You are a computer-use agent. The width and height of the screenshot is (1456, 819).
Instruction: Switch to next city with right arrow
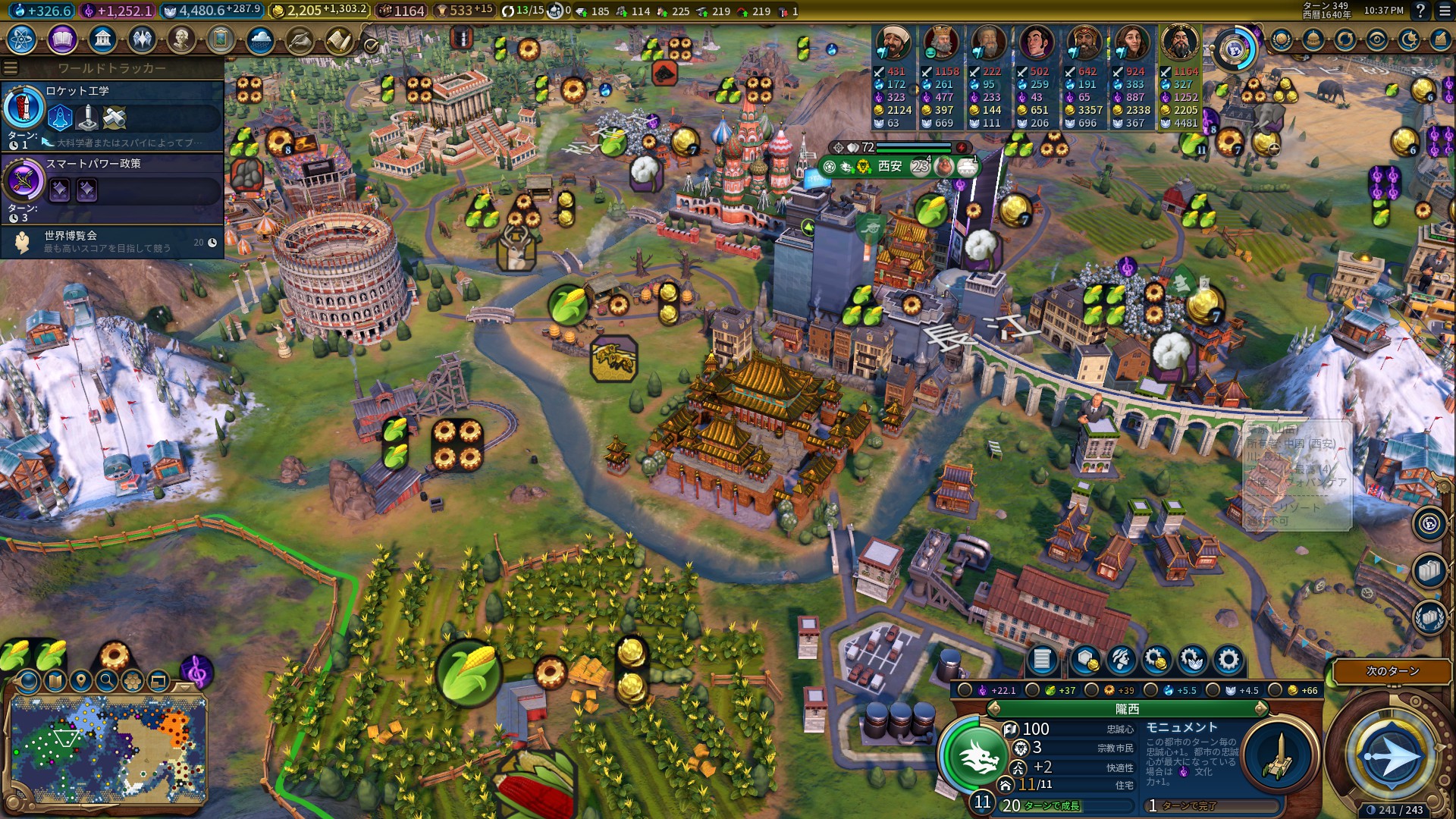(1261, 708)
